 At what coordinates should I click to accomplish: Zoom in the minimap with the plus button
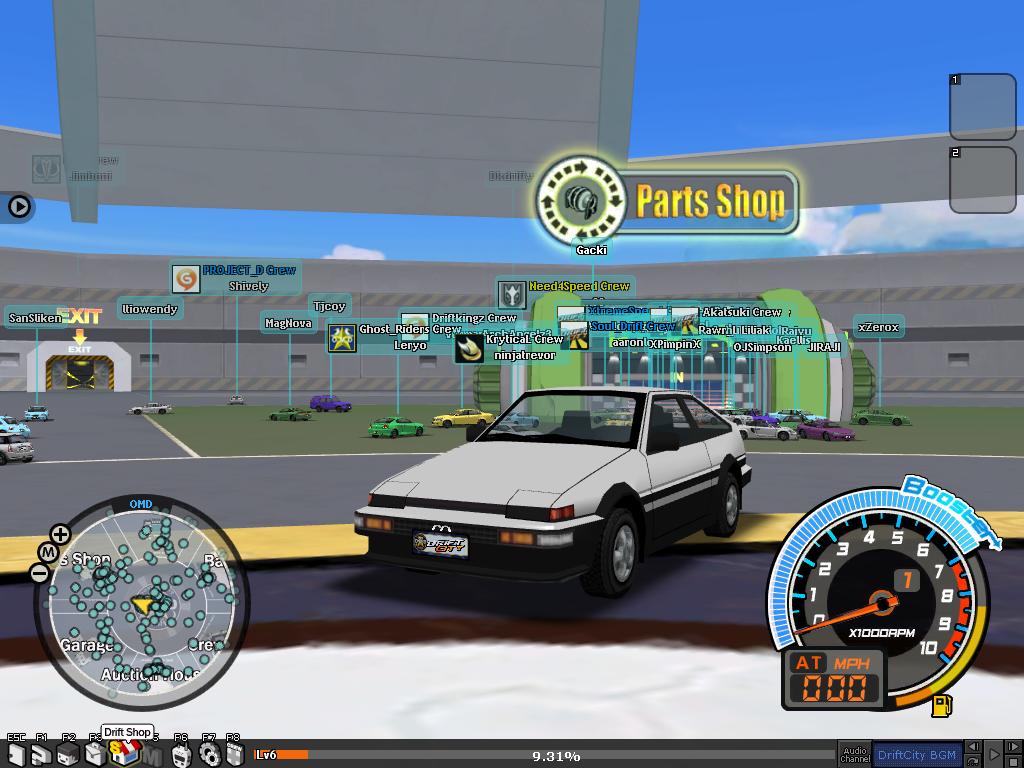click(61, 534)
